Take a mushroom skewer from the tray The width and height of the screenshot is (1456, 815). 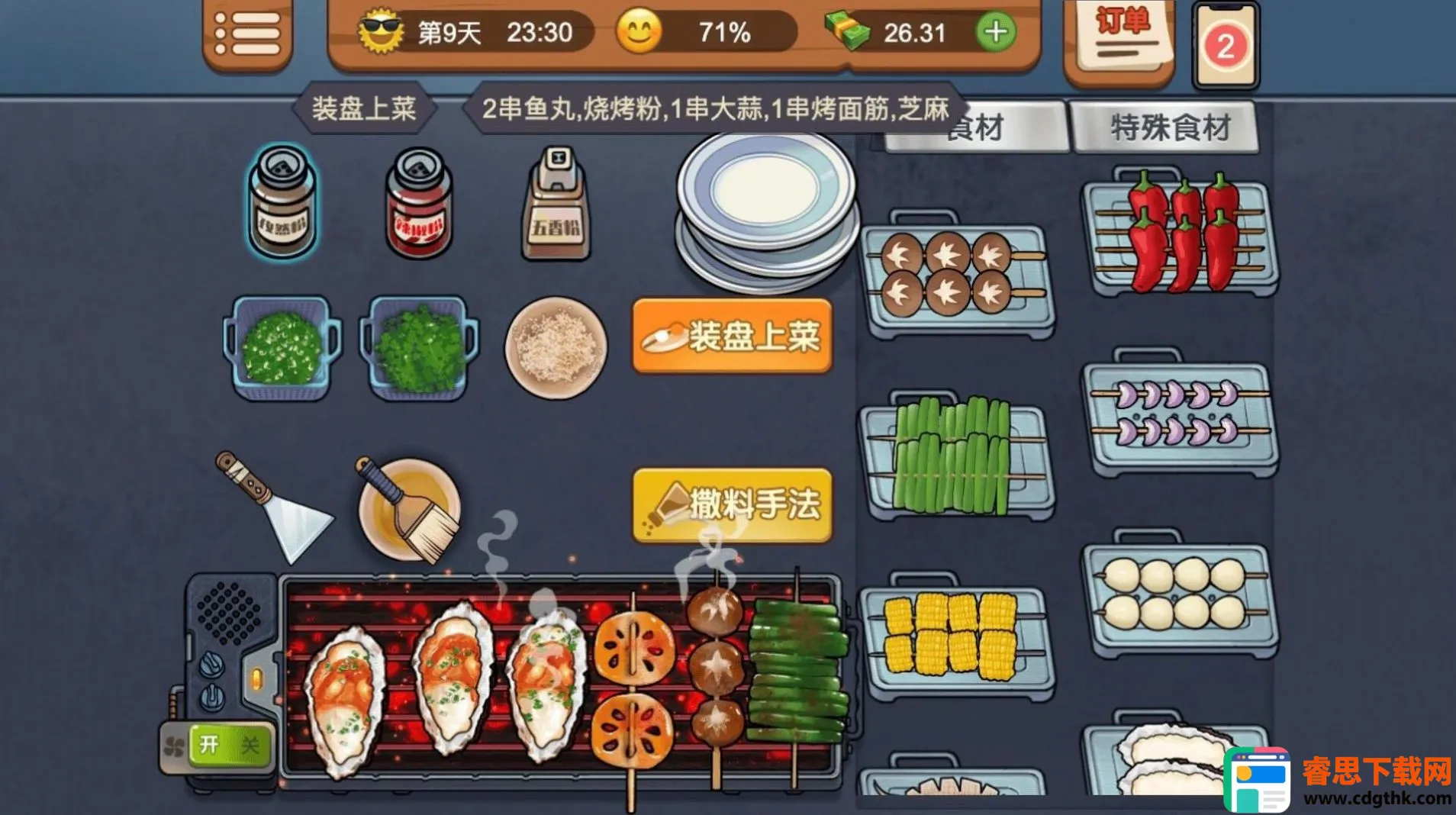pyautogui.click(x=957, y=275)
